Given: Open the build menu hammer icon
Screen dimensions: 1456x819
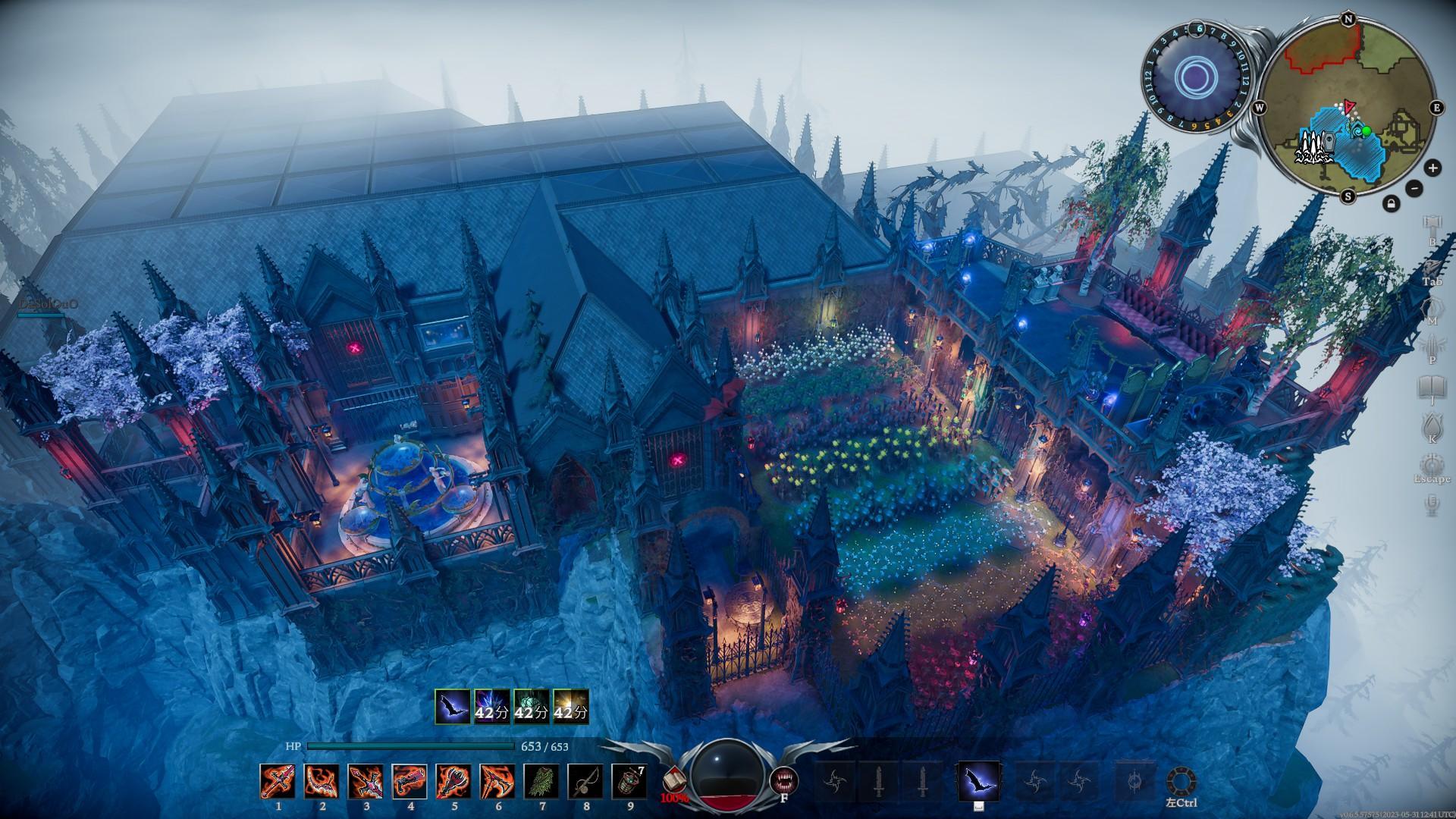Looking at the screenshot, I should click(x=1432, y=225).
